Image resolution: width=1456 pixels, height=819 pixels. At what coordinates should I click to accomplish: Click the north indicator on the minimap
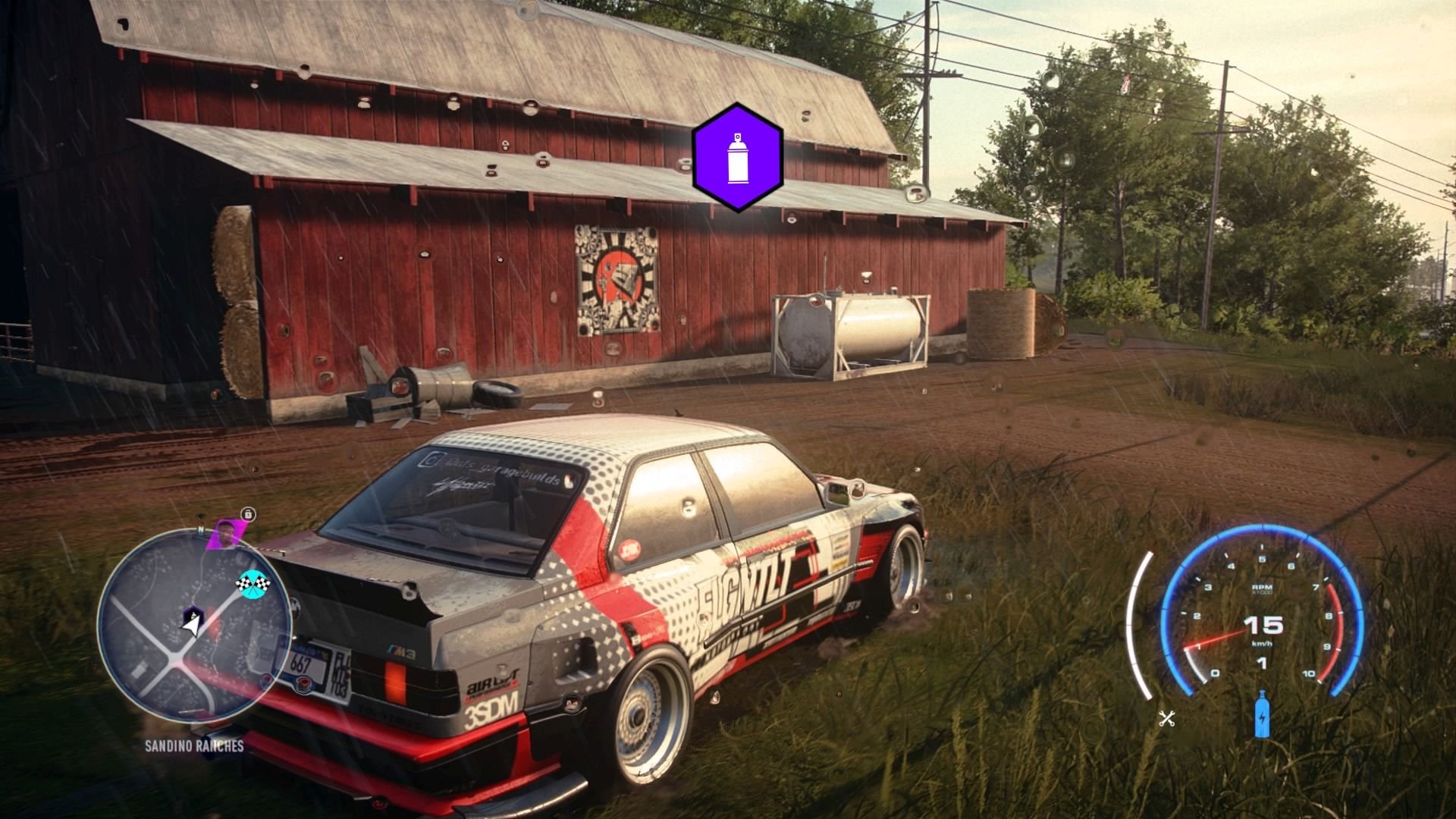point(201,529)
